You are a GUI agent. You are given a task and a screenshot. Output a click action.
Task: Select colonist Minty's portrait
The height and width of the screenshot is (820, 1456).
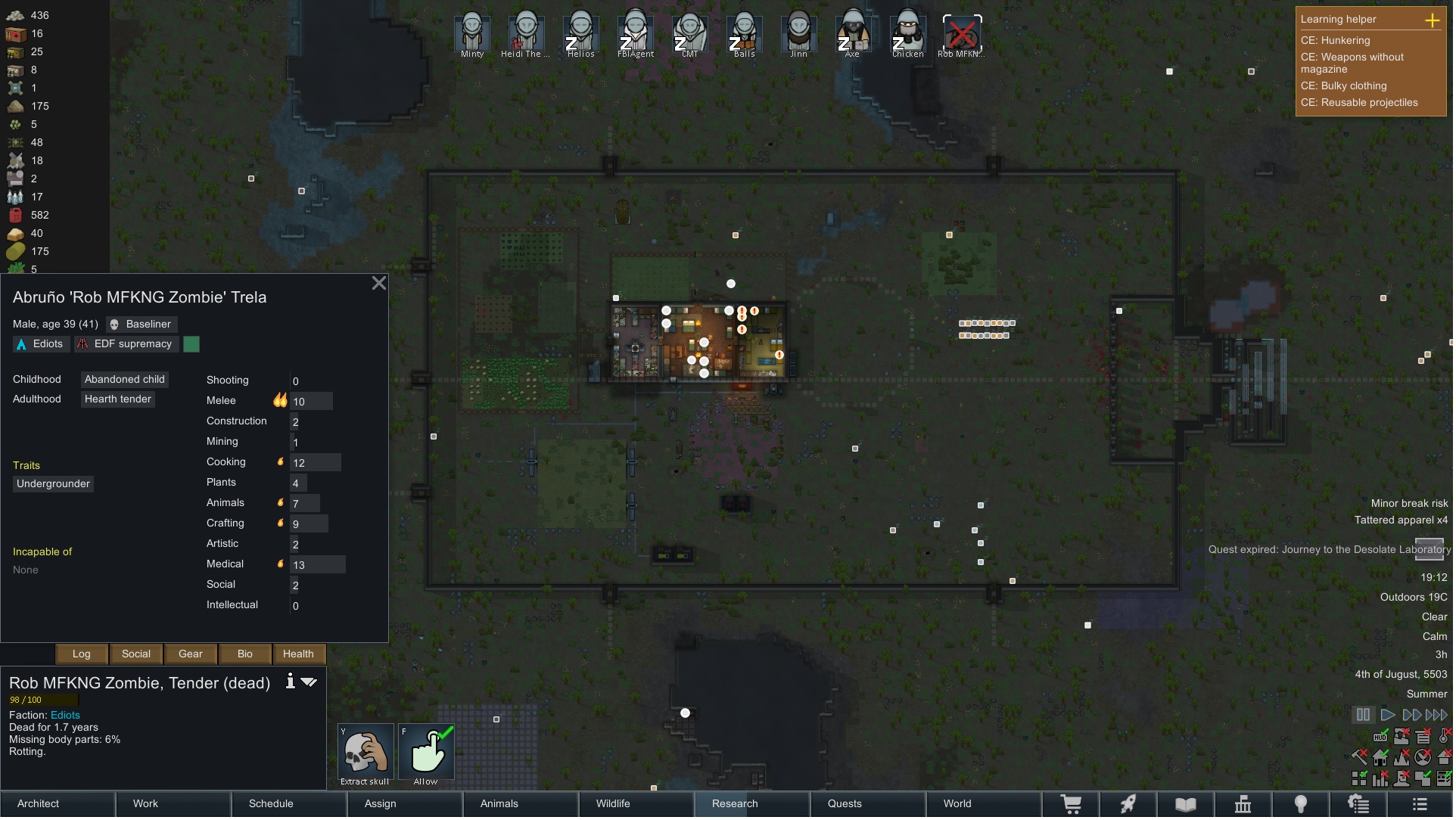pyautogui.click(x=472, y=35)
